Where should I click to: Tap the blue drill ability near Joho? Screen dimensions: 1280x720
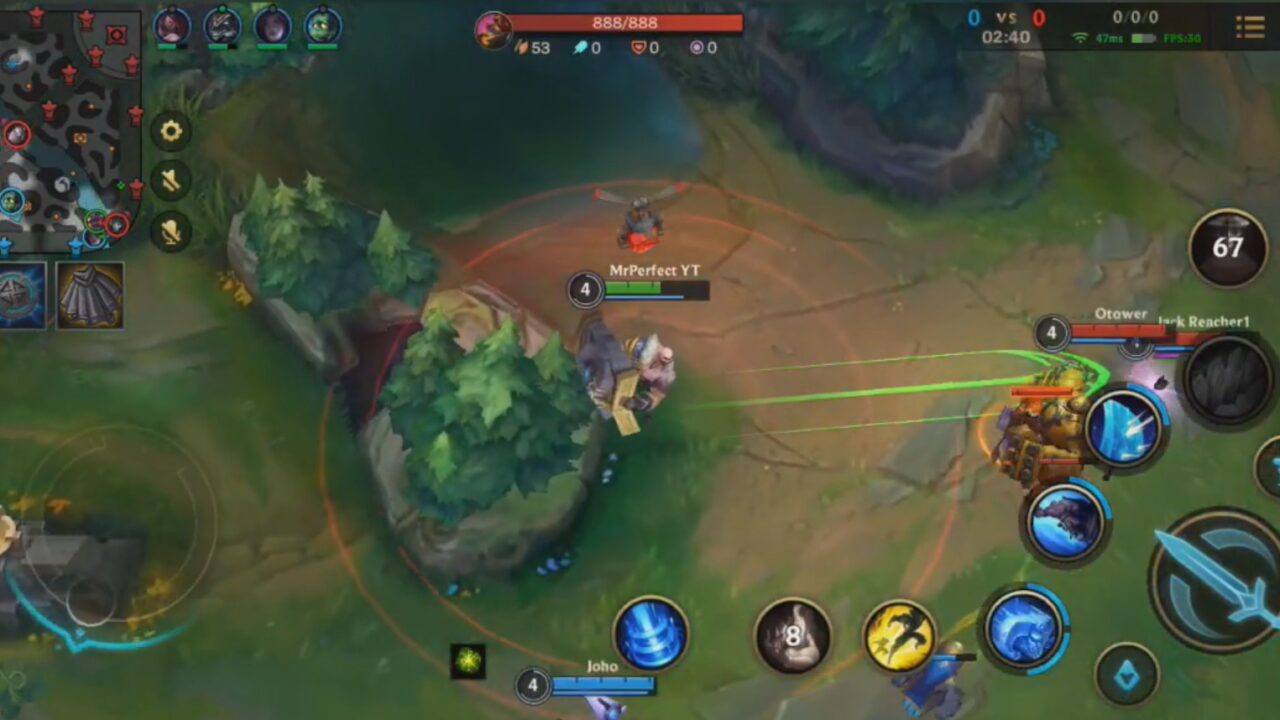pyautogui.click(x=651, y=631)
